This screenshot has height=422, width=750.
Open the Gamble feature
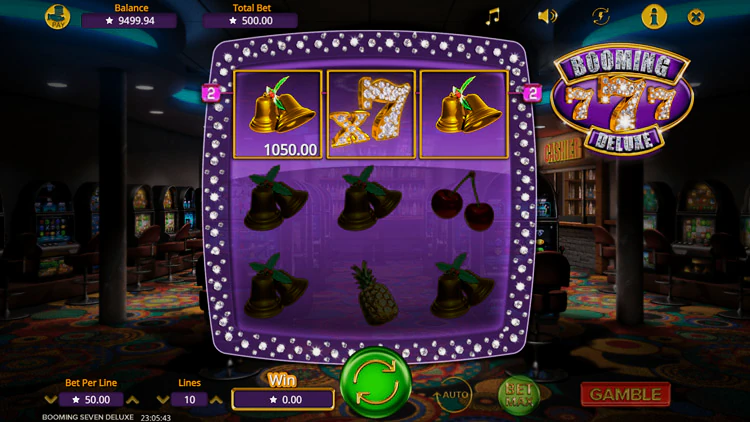coord(625,394)
